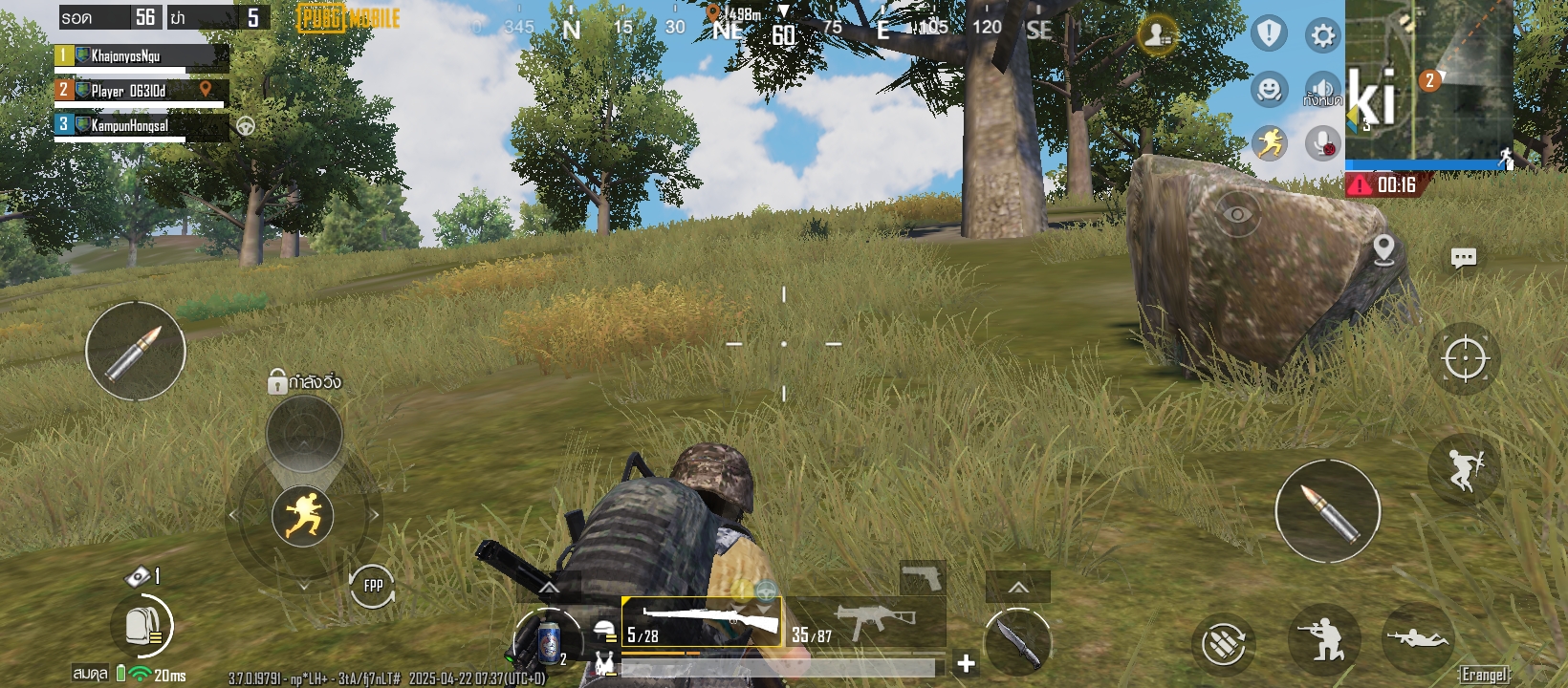Aim down sights with the crosshair button

[1464, 359]
